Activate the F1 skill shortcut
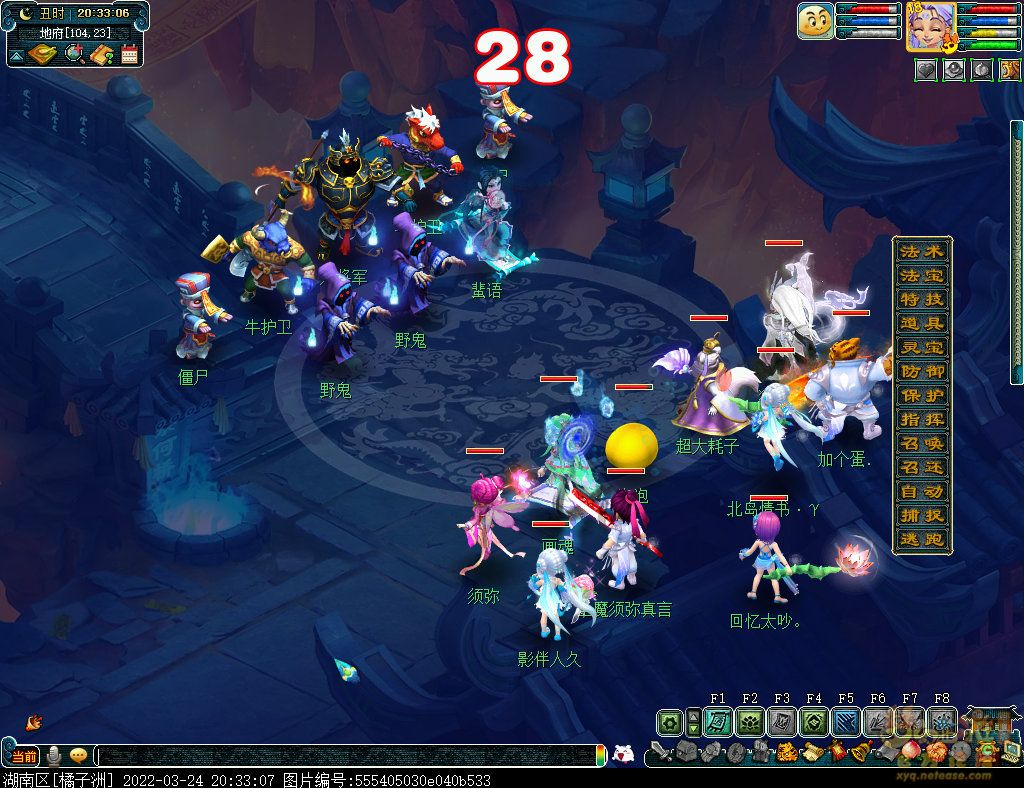1024x788 pixels. (x=717, y=722)
